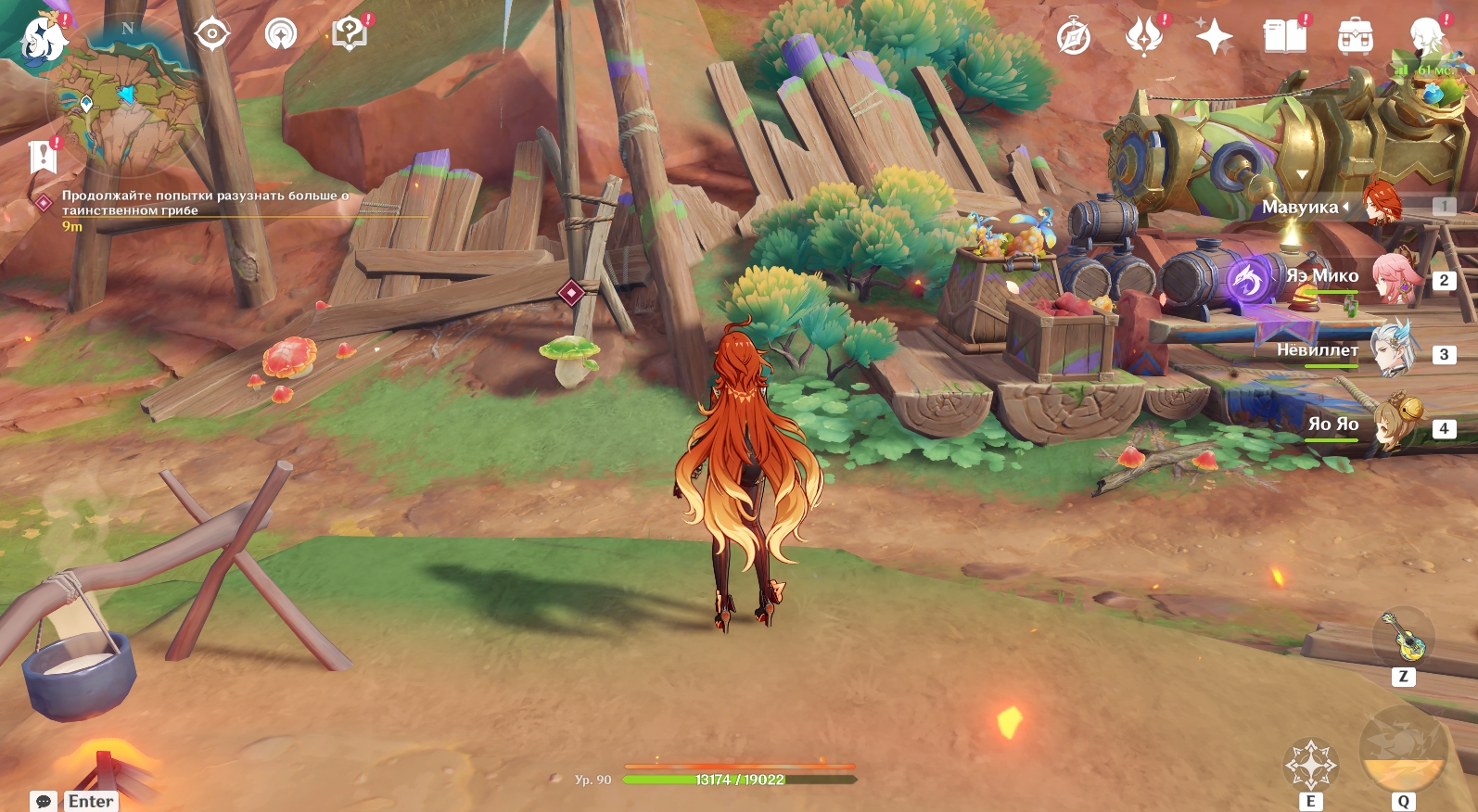This screenshot has width=1478, height=812.
Task: Trigger Mavuika's elemental burst
Action: click(1402, 751)
